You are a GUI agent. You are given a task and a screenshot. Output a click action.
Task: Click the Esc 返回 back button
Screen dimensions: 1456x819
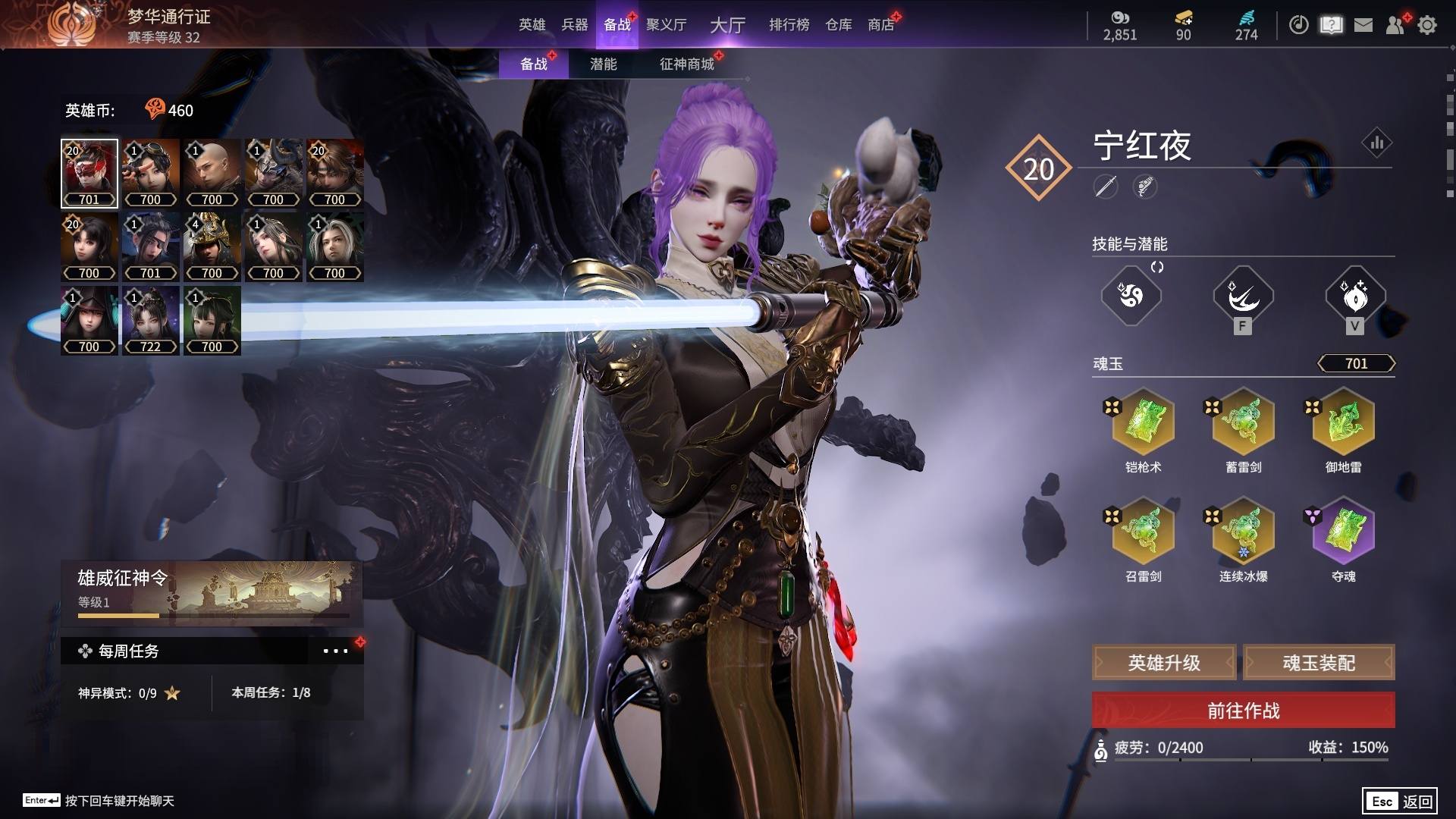(1399, 801)
